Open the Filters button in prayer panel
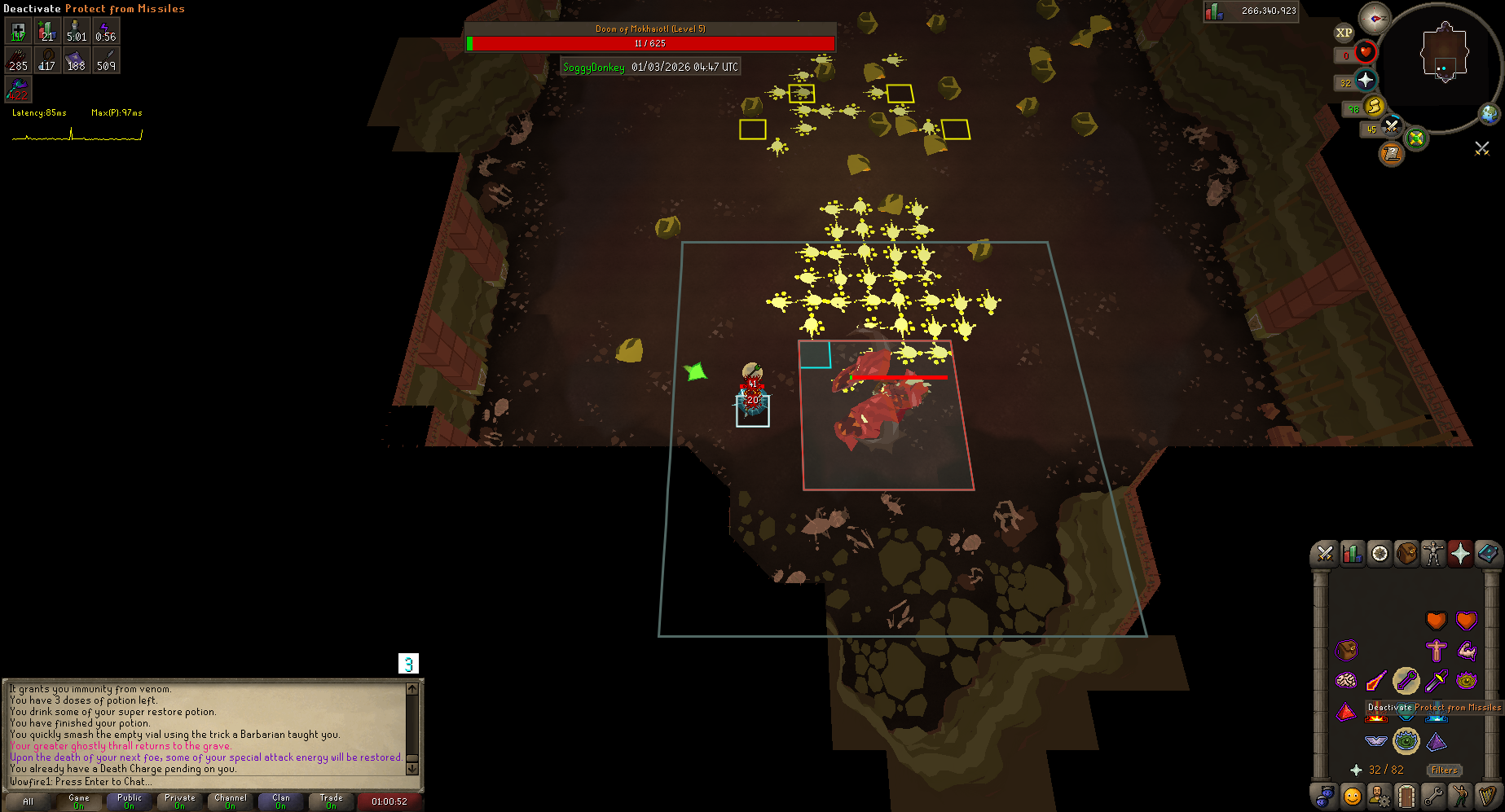Image resolution: width=1505 pixels, height=812 pixels. [1444, 770]
